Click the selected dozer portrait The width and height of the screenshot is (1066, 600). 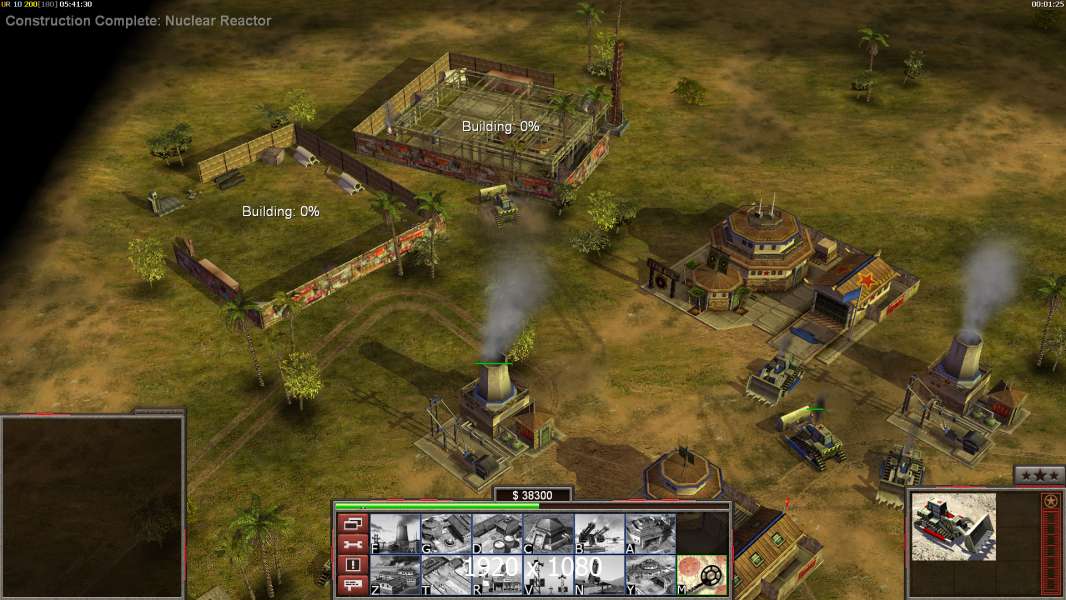click(x=954, y=526)
